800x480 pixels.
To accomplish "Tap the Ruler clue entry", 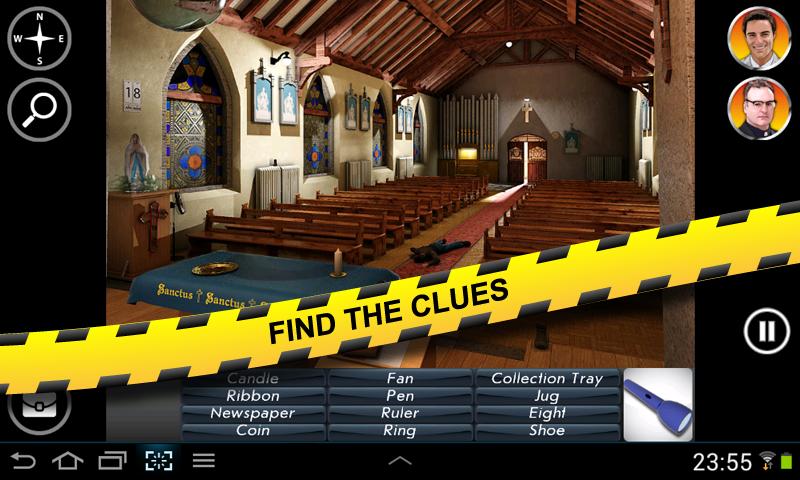I will tap(400, 413).
